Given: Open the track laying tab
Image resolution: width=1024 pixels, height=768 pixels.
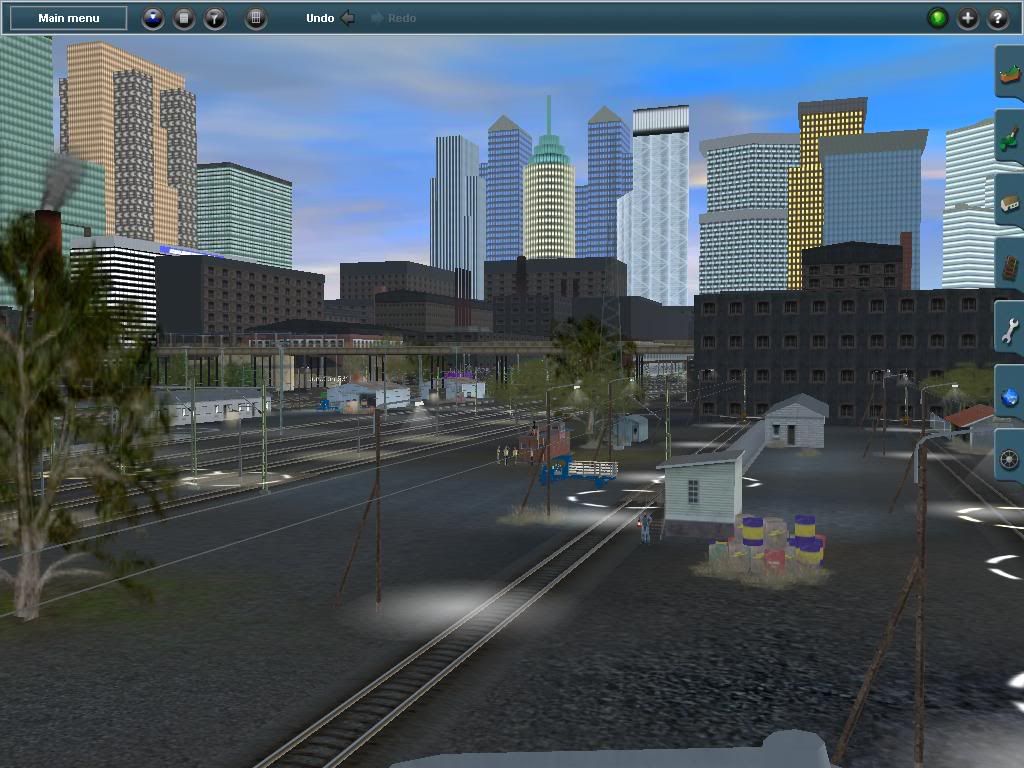Looking at the screenshot, I should click(x=1009, y=266).
